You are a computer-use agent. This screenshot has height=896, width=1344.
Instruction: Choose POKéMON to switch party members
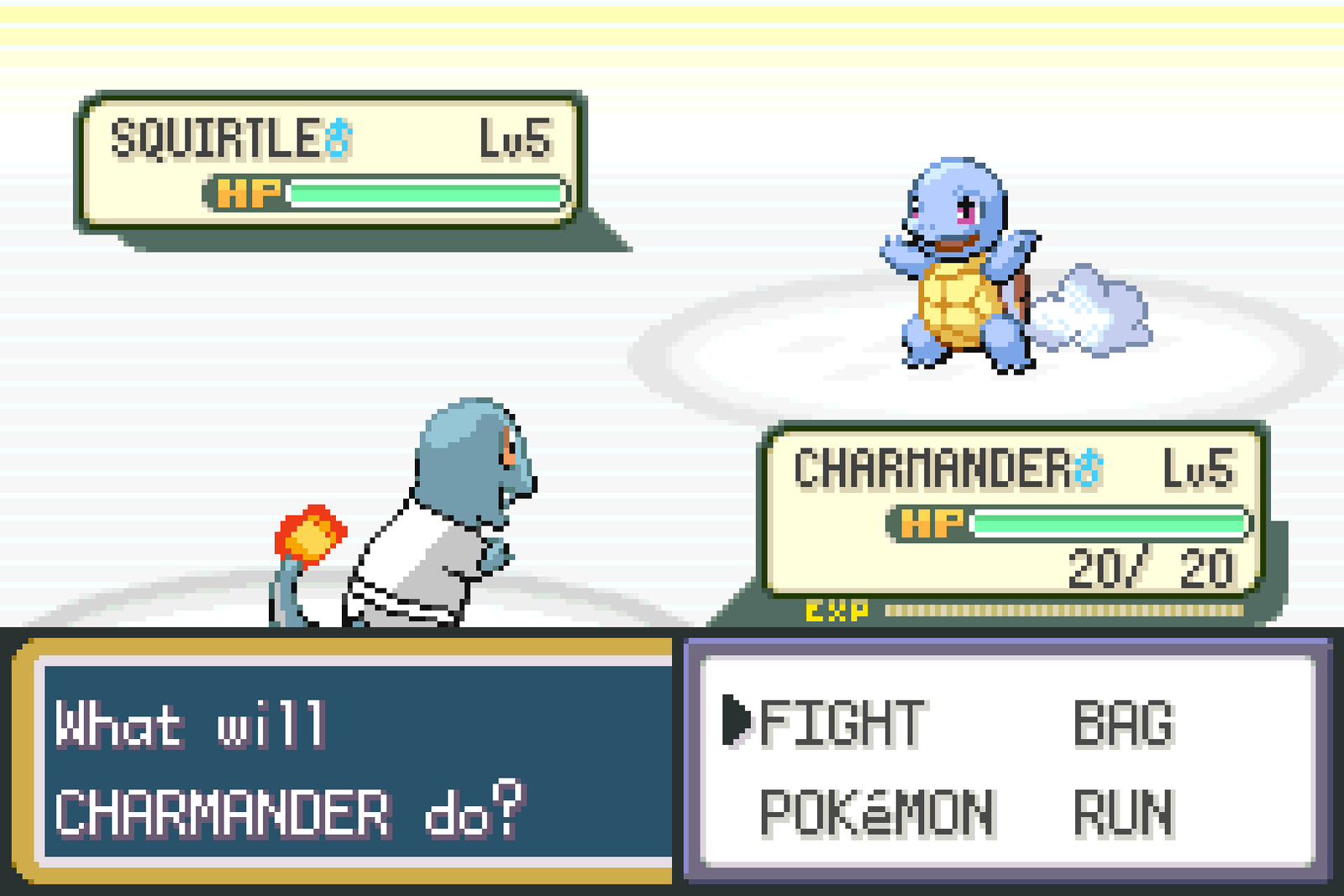pos(874,809)
